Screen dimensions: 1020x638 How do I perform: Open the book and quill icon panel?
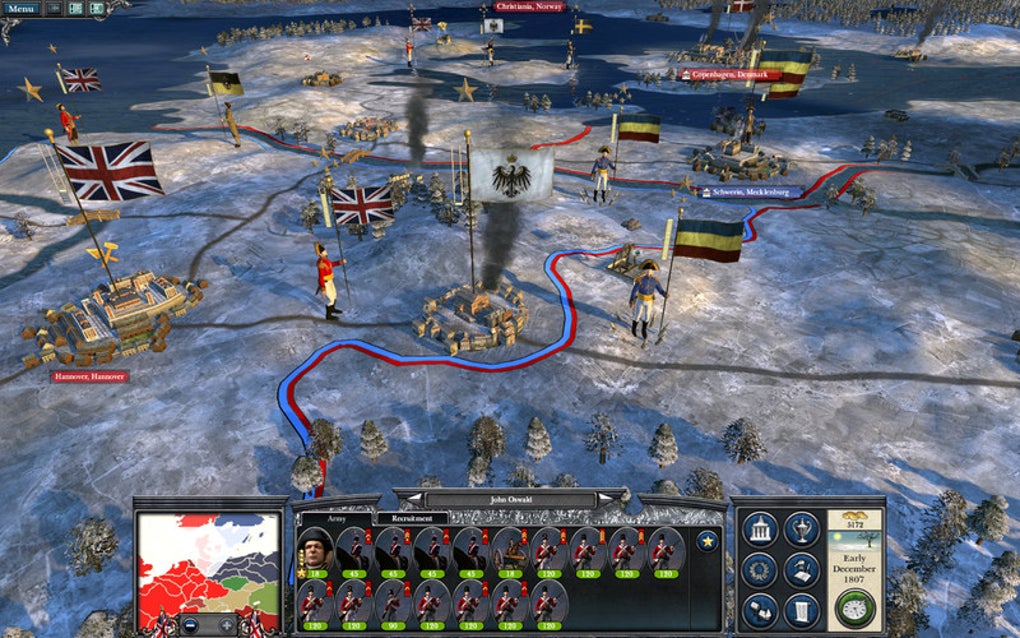coord(802,570)
